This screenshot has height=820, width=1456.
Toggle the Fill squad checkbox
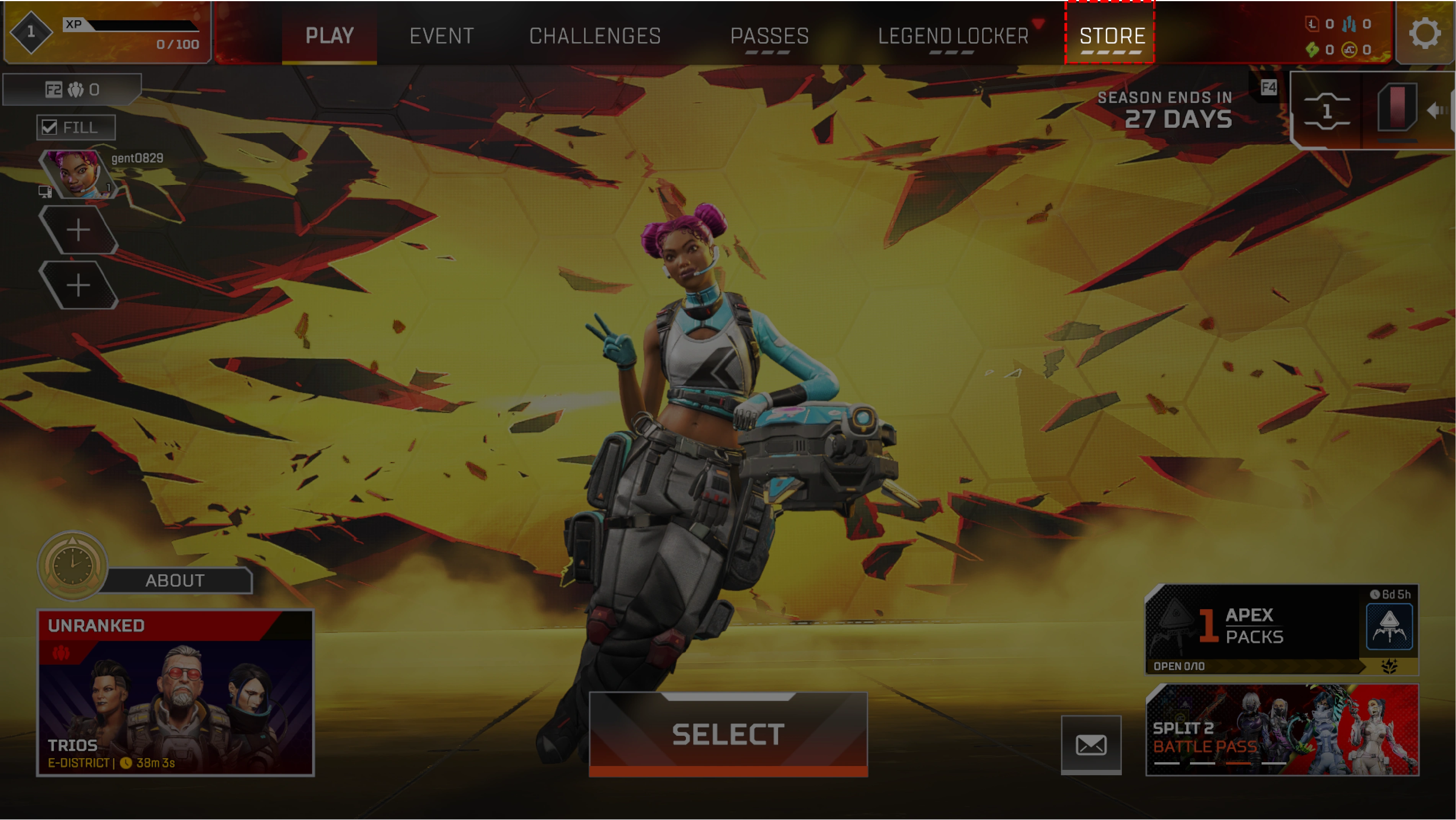tap(50, 127)
